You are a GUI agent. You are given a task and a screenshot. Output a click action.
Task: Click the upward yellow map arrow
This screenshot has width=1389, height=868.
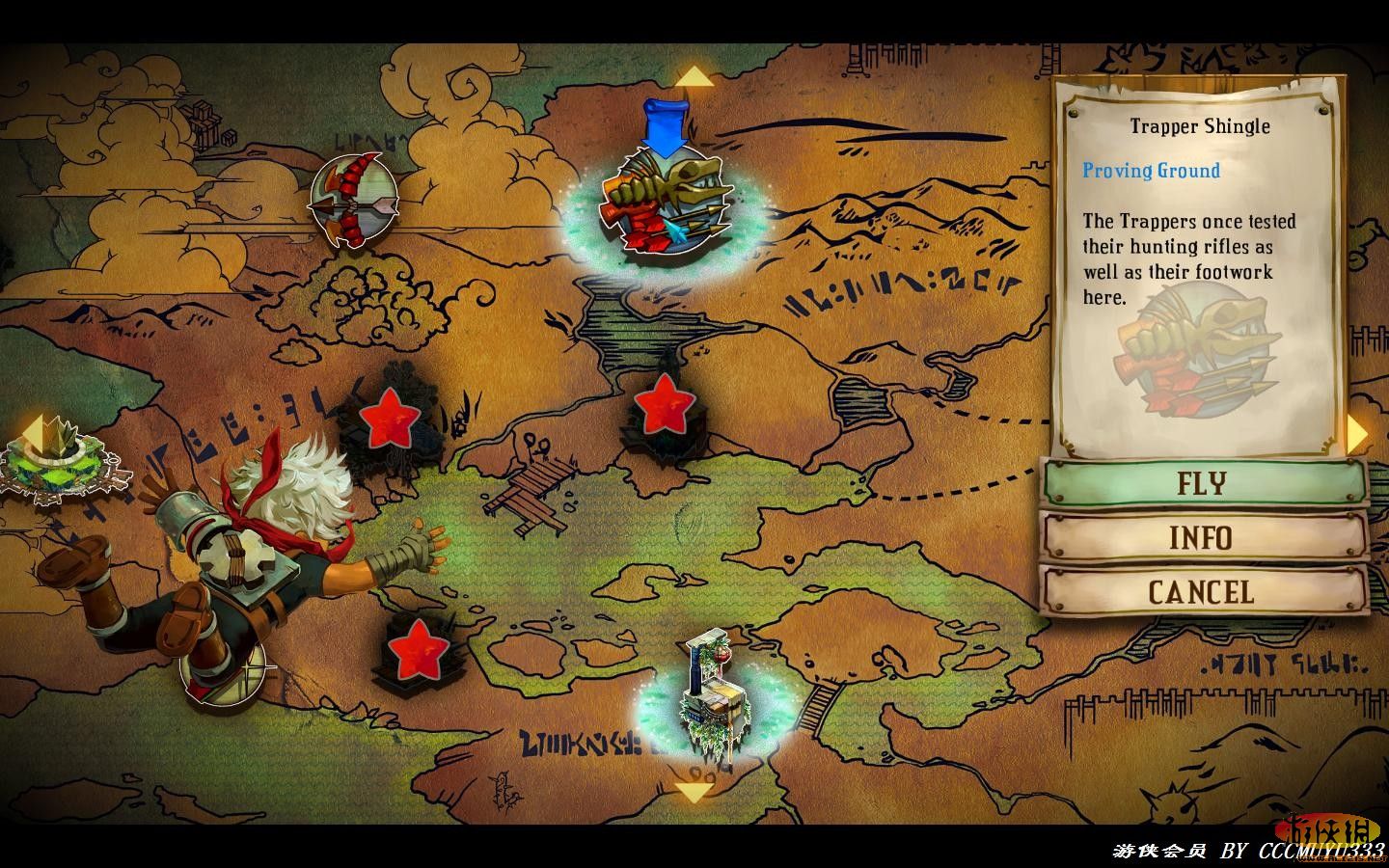tap(693, 77)
